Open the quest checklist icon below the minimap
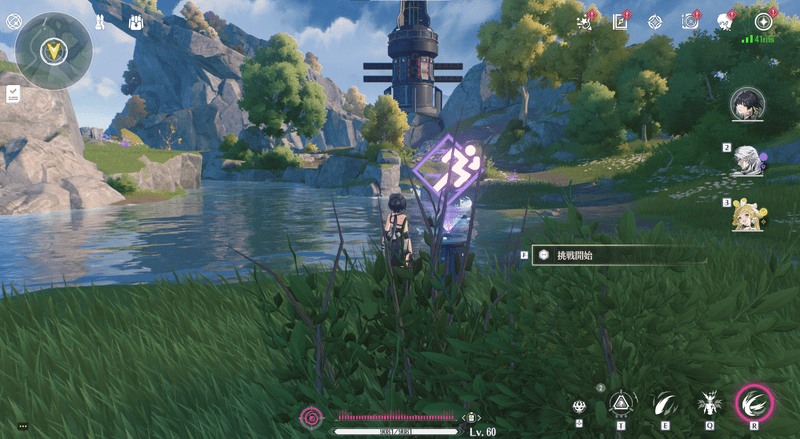The image size is (800, 439). tap(13, 93)
